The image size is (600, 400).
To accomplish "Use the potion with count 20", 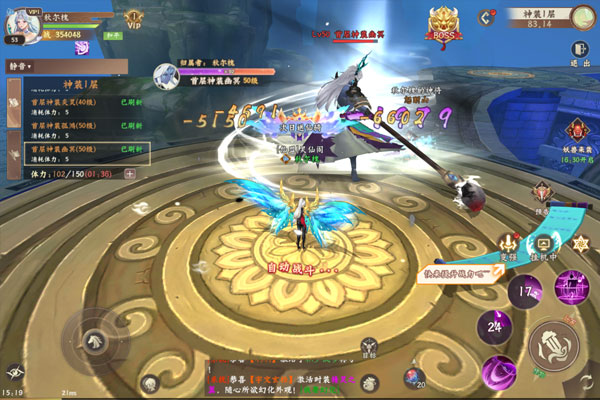I will pos(414,376).
